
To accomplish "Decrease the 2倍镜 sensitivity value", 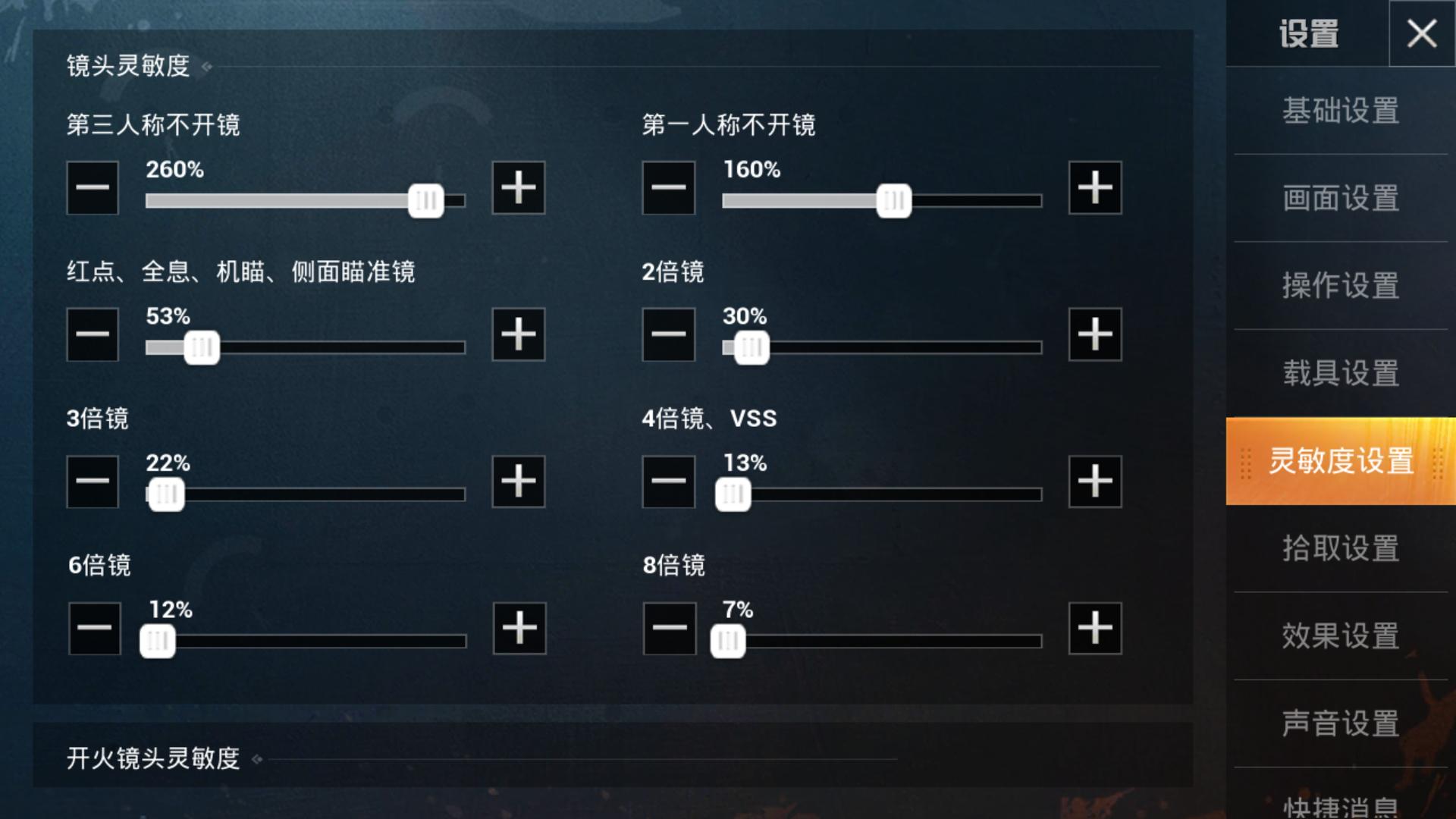I will tap(669, 334).
